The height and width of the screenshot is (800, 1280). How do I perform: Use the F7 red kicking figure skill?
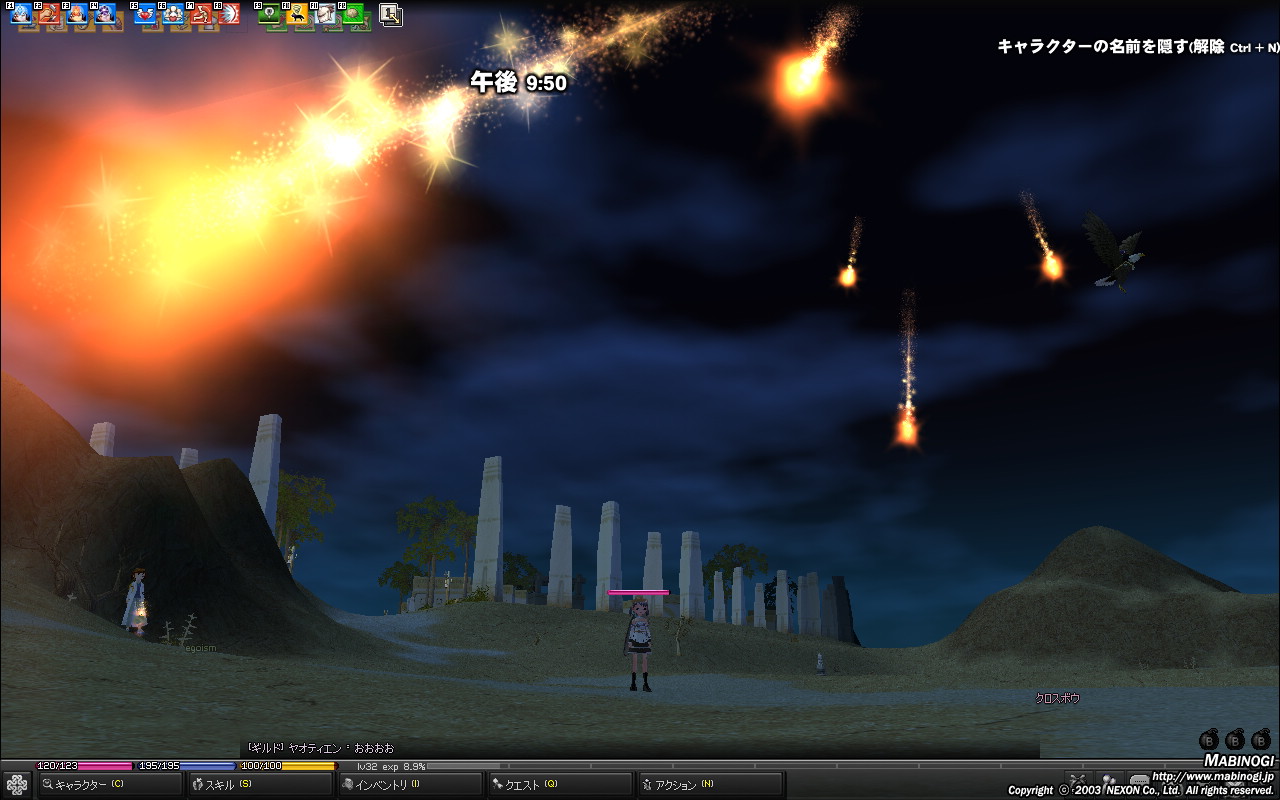201,15
